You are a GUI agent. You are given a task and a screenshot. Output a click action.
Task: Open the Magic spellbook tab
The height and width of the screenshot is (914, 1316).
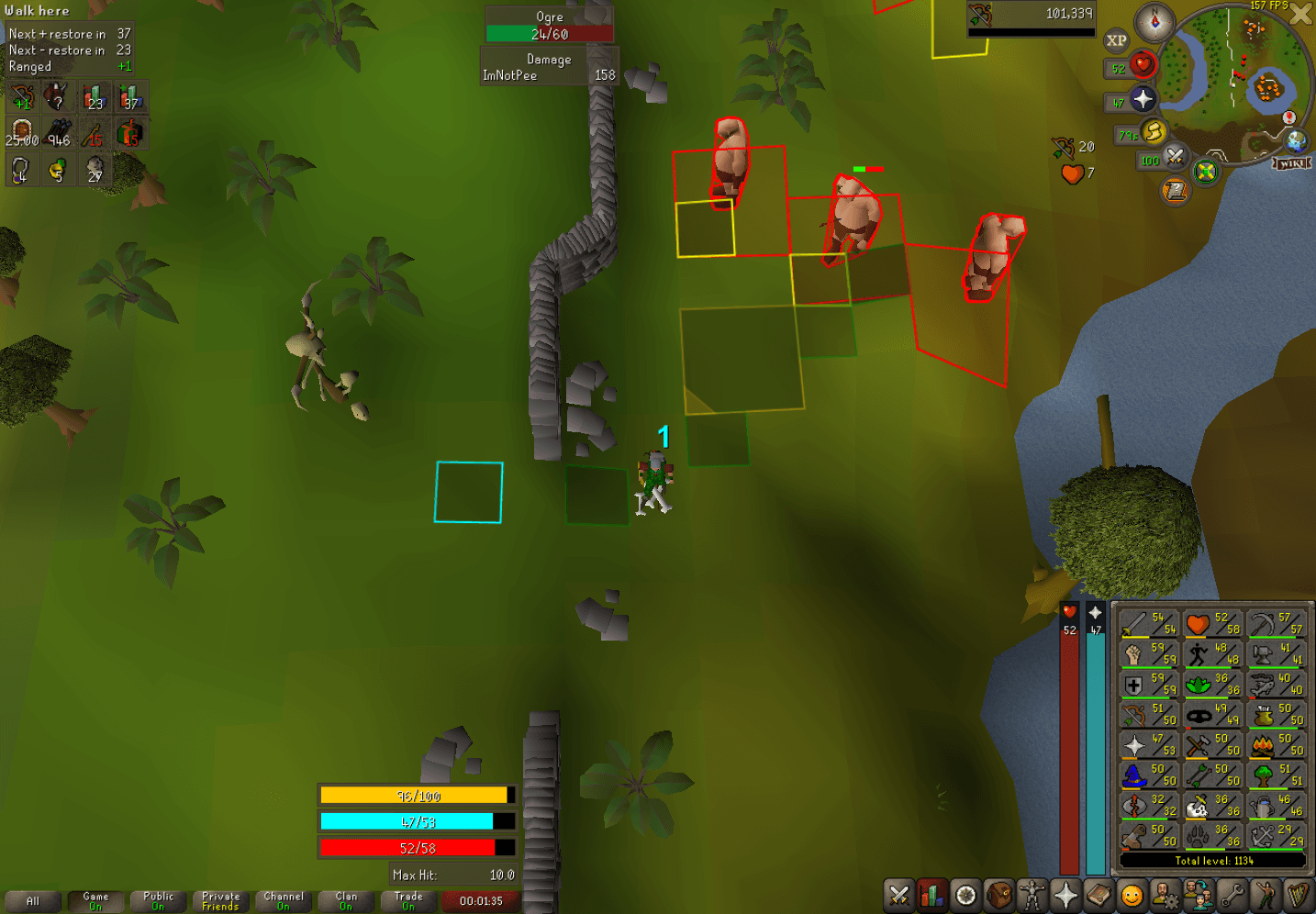pos(1099,893)
